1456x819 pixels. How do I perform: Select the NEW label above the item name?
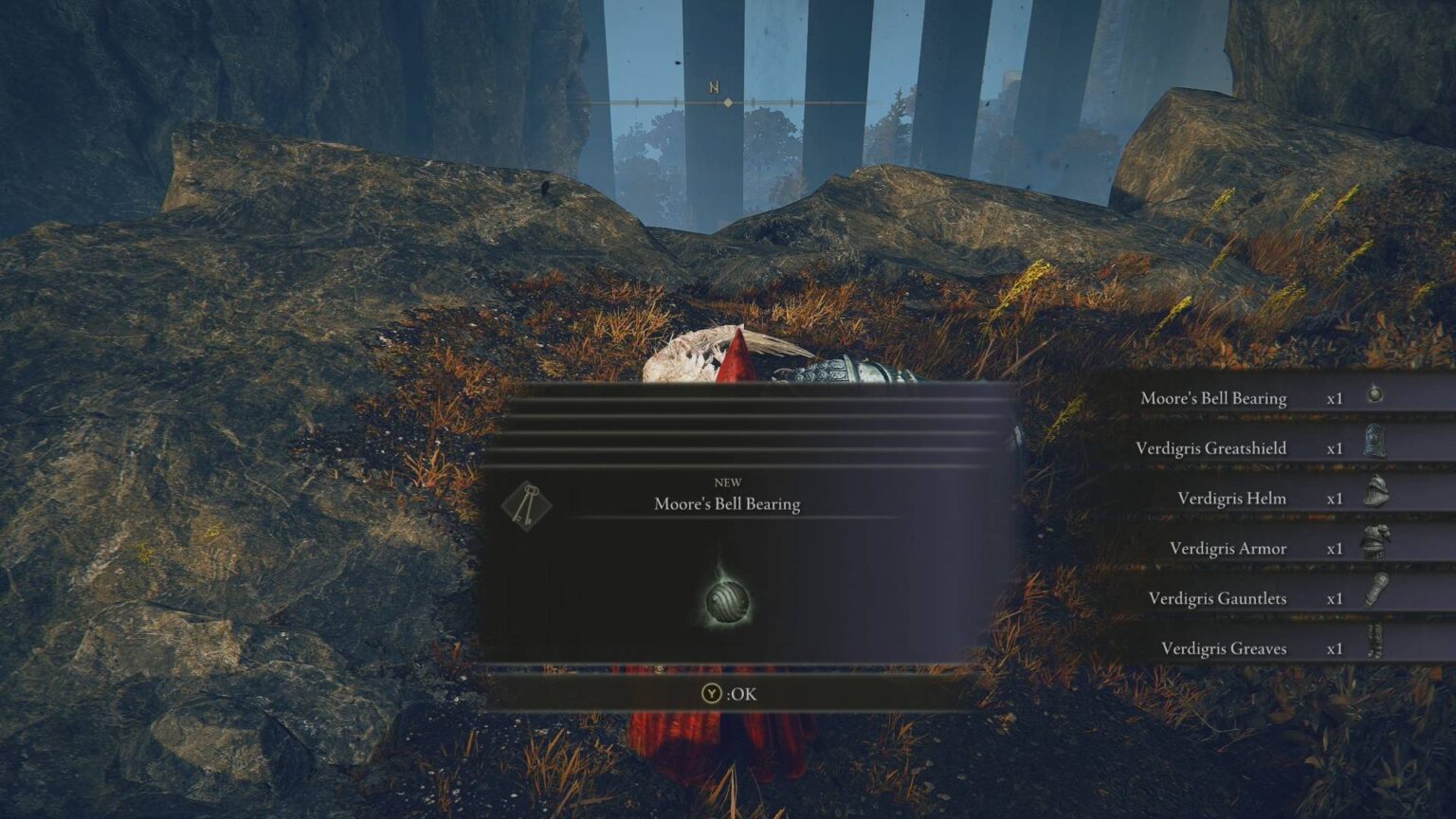(728, 482)
